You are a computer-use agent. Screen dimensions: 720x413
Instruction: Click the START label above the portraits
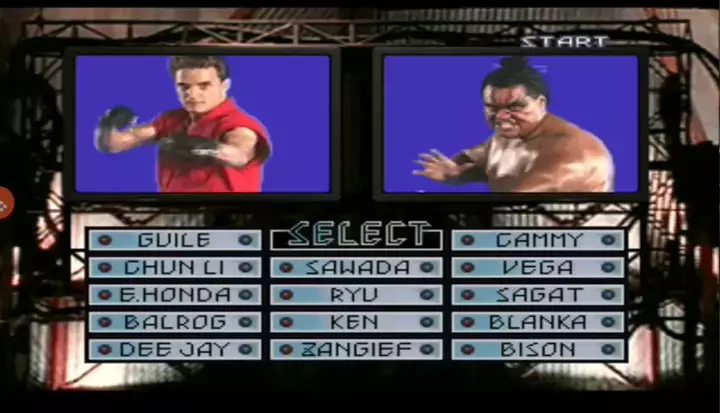click(x=564, y=41)
